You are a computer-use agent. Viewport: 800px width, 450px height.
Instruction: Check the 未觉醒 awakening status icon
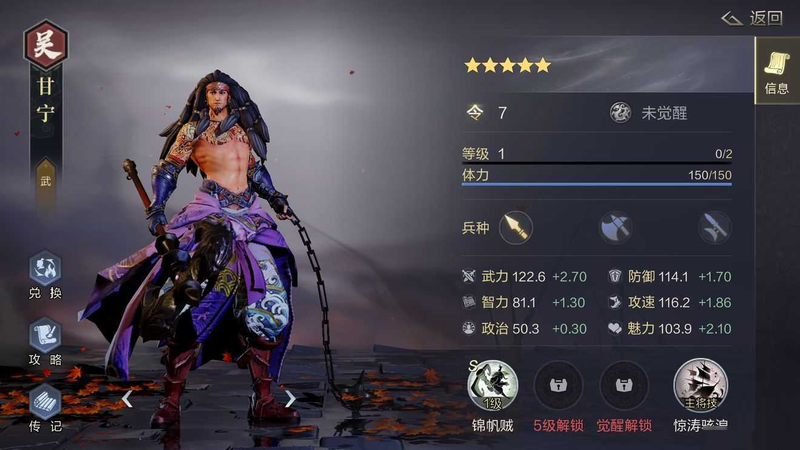621,113
